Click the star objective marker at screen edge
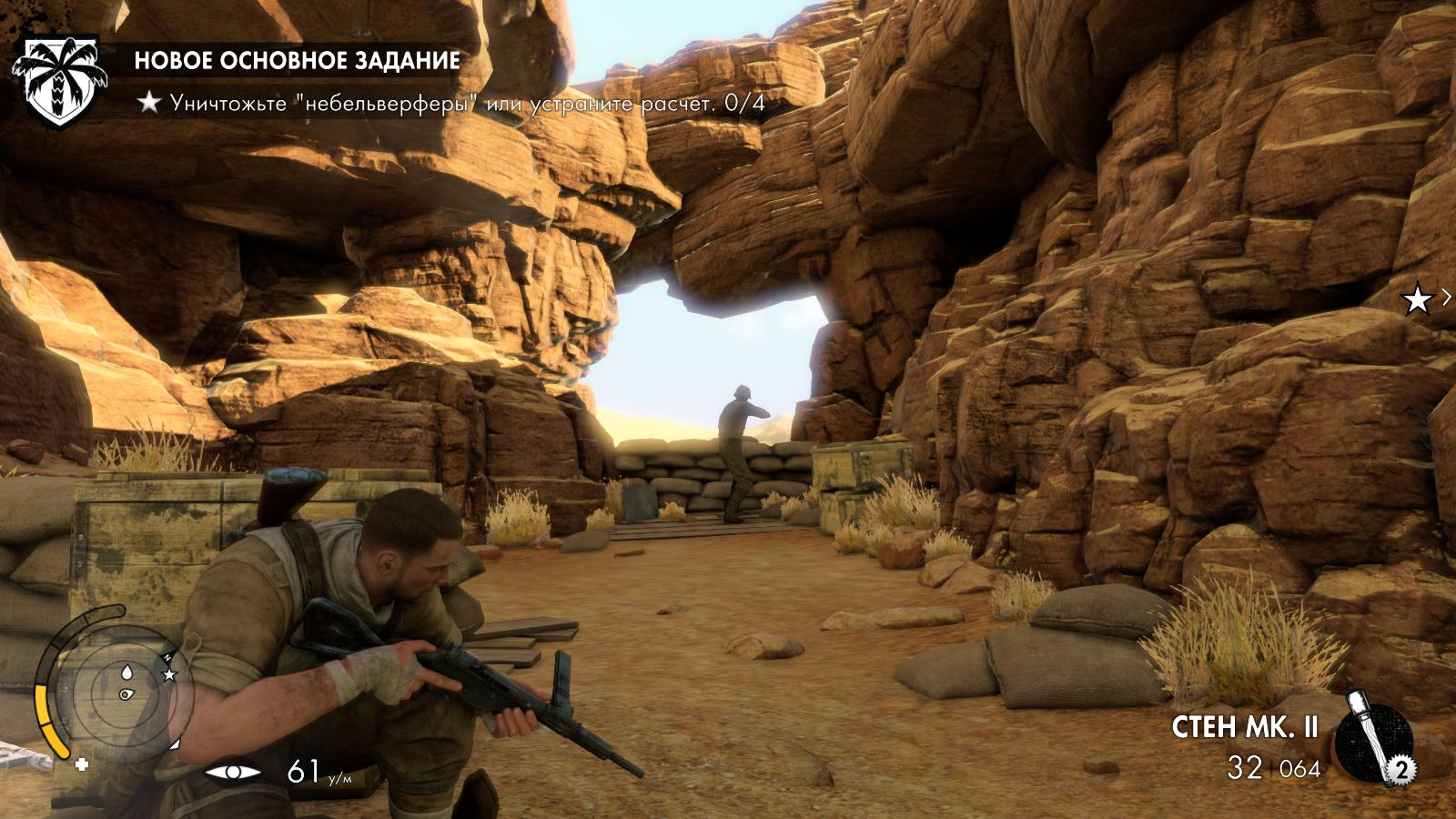1456x819 pixels. pyautogui.click(x=1417, y=300)
